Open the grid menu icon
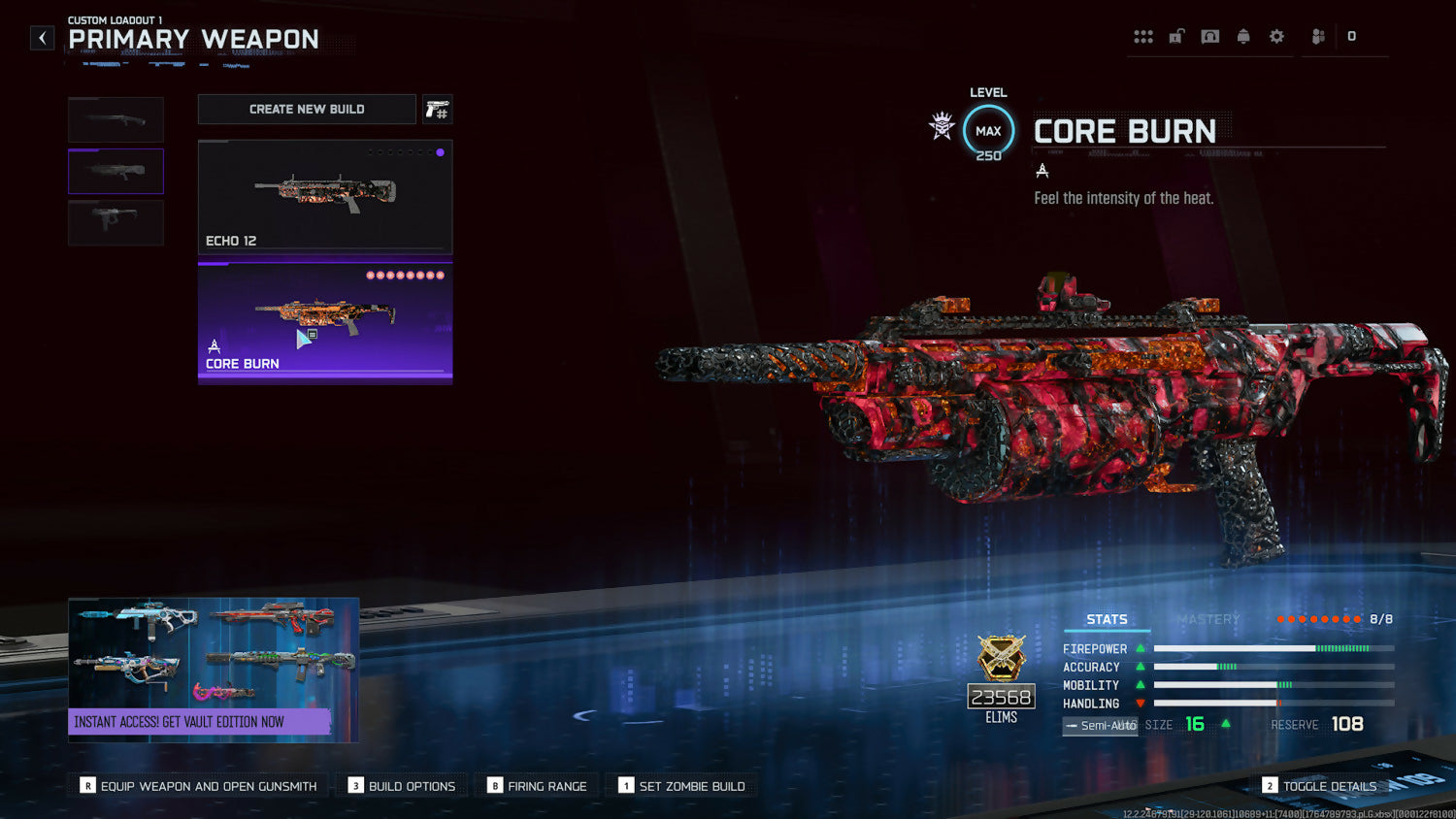The image size is (1456, 819). click(1143, 37)
